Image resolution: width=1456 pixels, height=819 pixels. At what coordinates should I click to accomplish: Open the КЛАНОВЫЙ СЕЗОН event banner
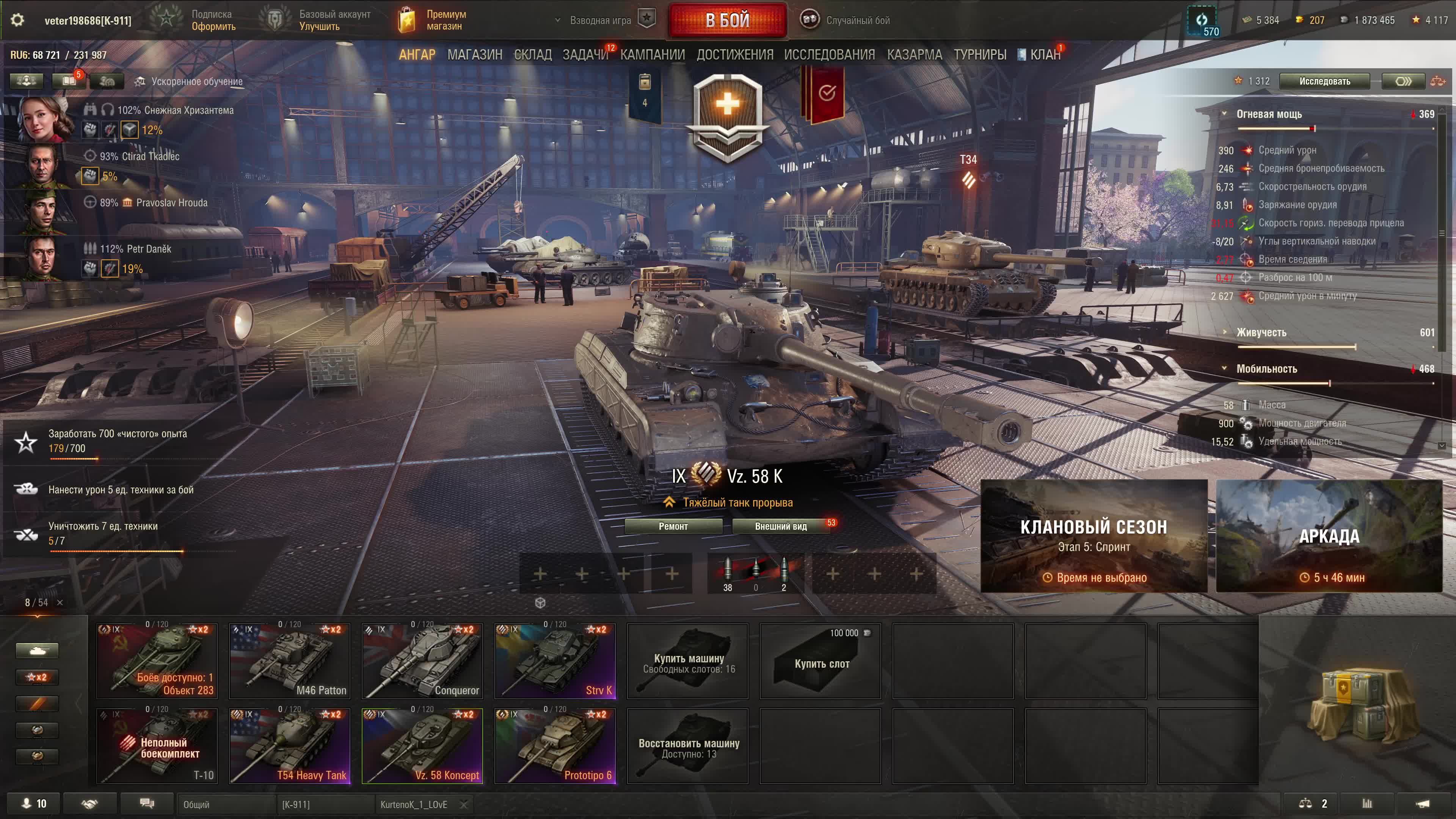(x=1094, y=536)
